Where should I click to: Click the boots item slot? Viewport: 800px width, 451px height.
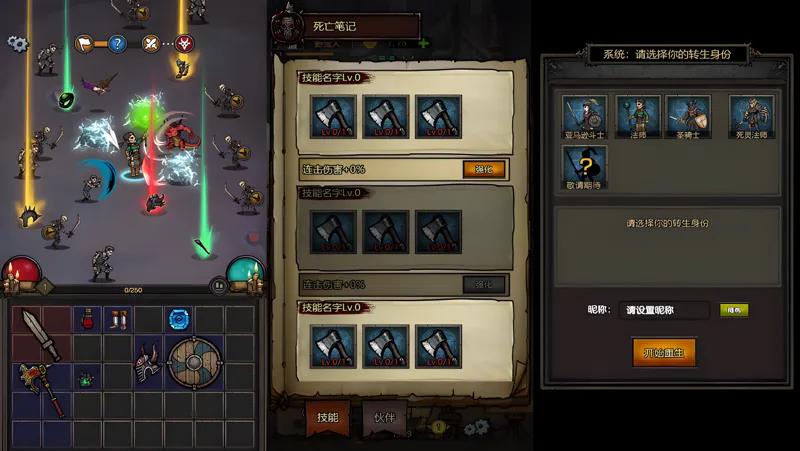tap(118, 320)
